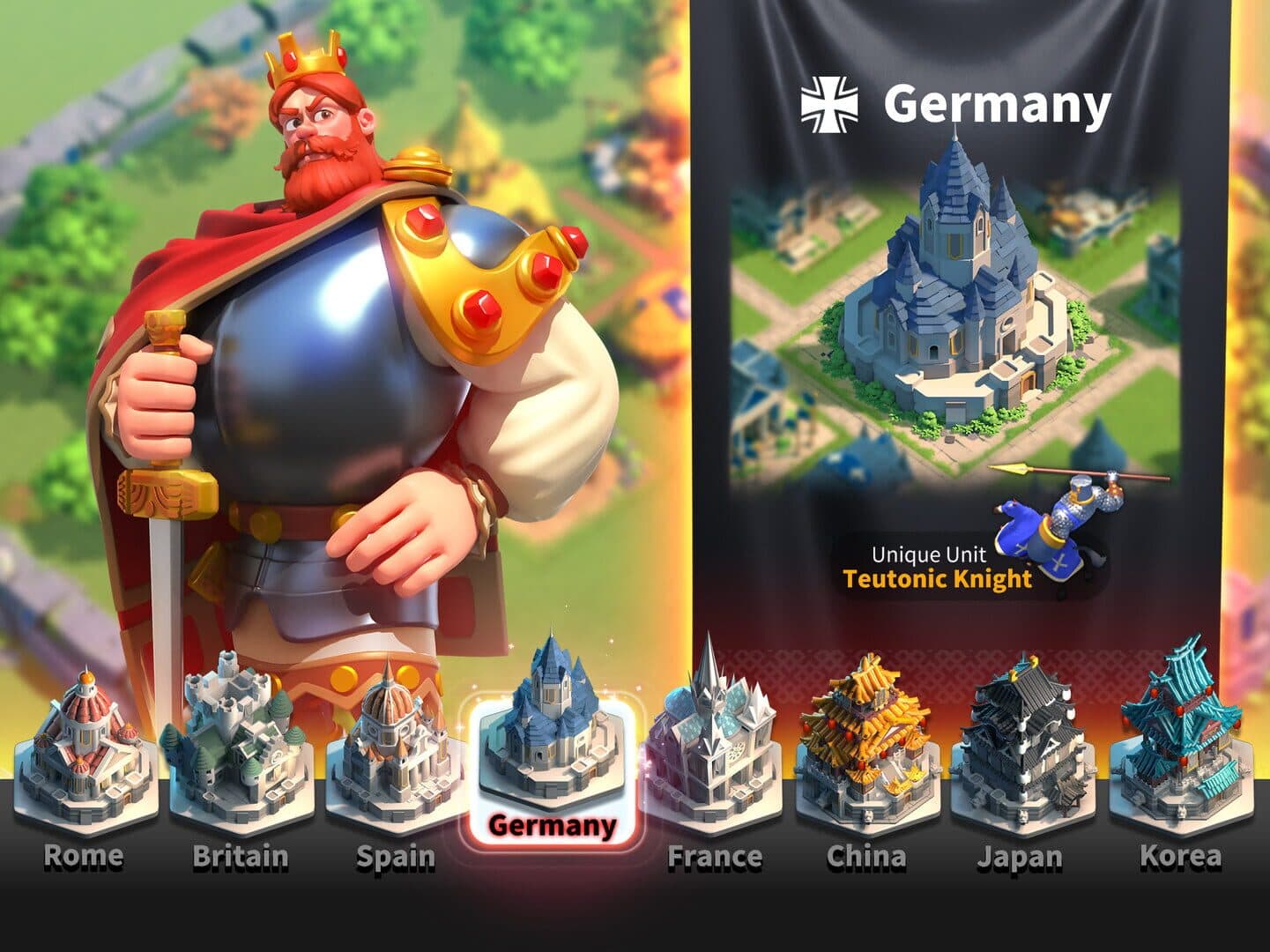1270x952 pixels.
Task: Click the Germany title on the black banner
Action: (x=997, y=103)
